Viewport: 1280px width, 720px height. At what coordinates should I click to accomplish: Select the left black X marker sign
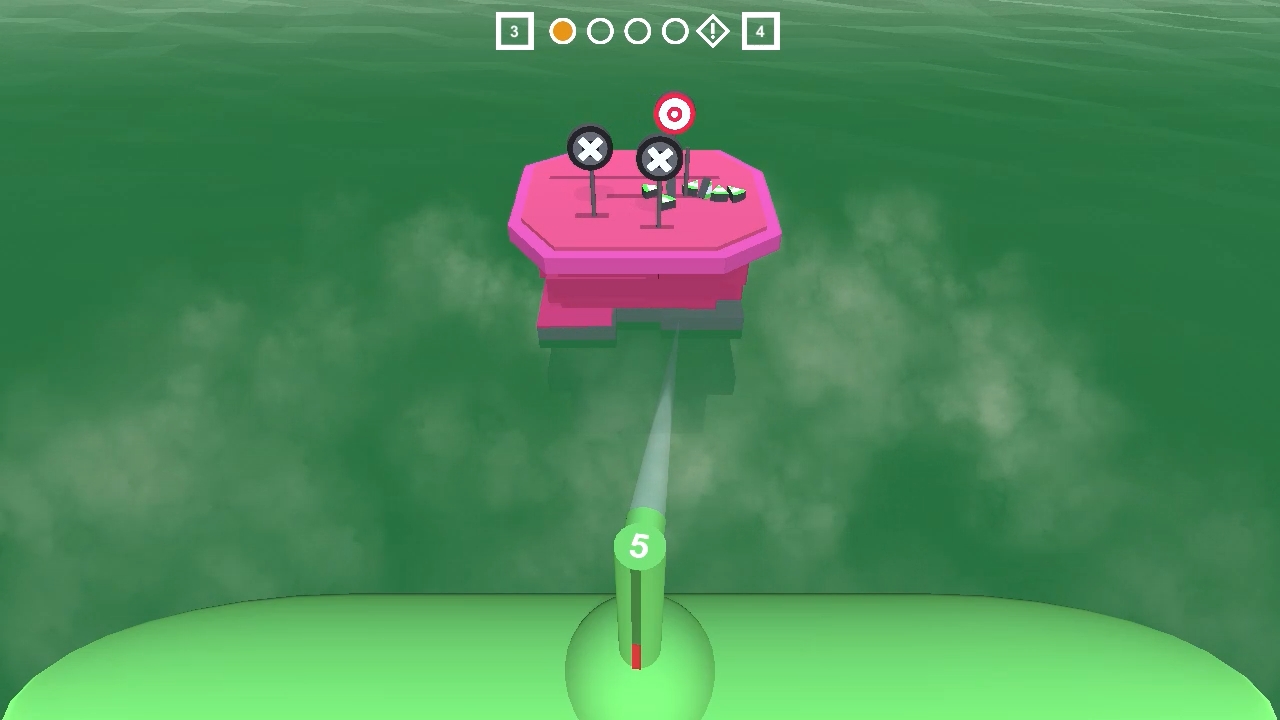point(590,148)
